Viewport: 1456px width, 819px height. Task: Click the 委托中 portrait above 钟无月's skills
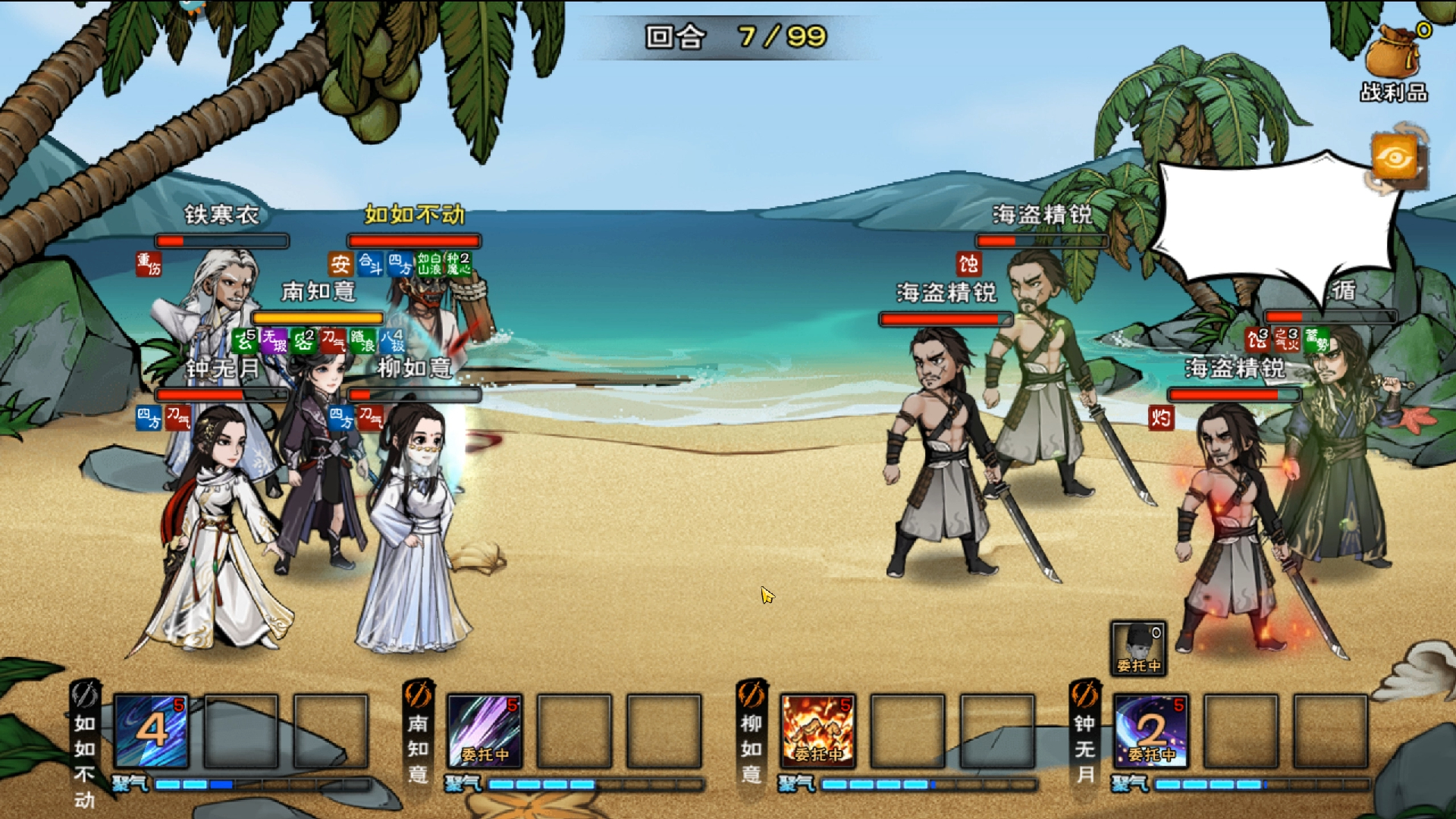[1138, 648]
